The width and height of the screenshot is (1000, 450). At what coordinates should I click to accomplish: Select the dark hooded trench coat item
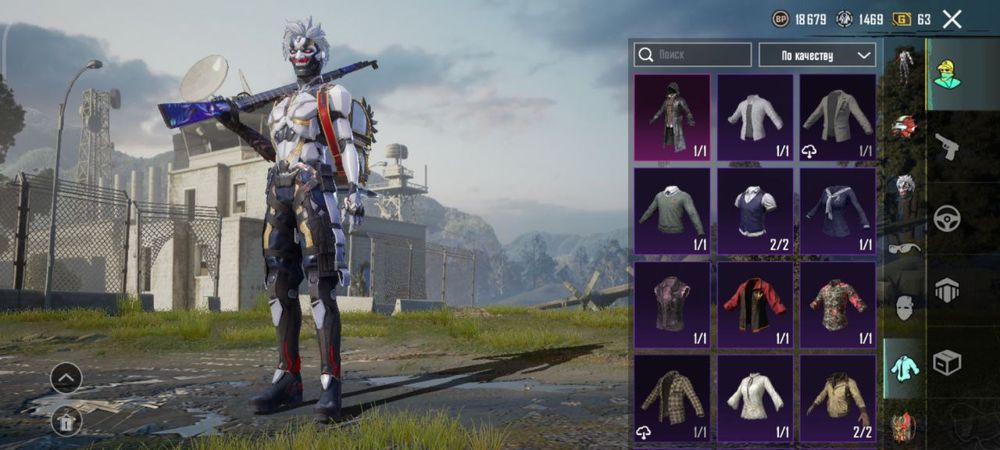672,117
